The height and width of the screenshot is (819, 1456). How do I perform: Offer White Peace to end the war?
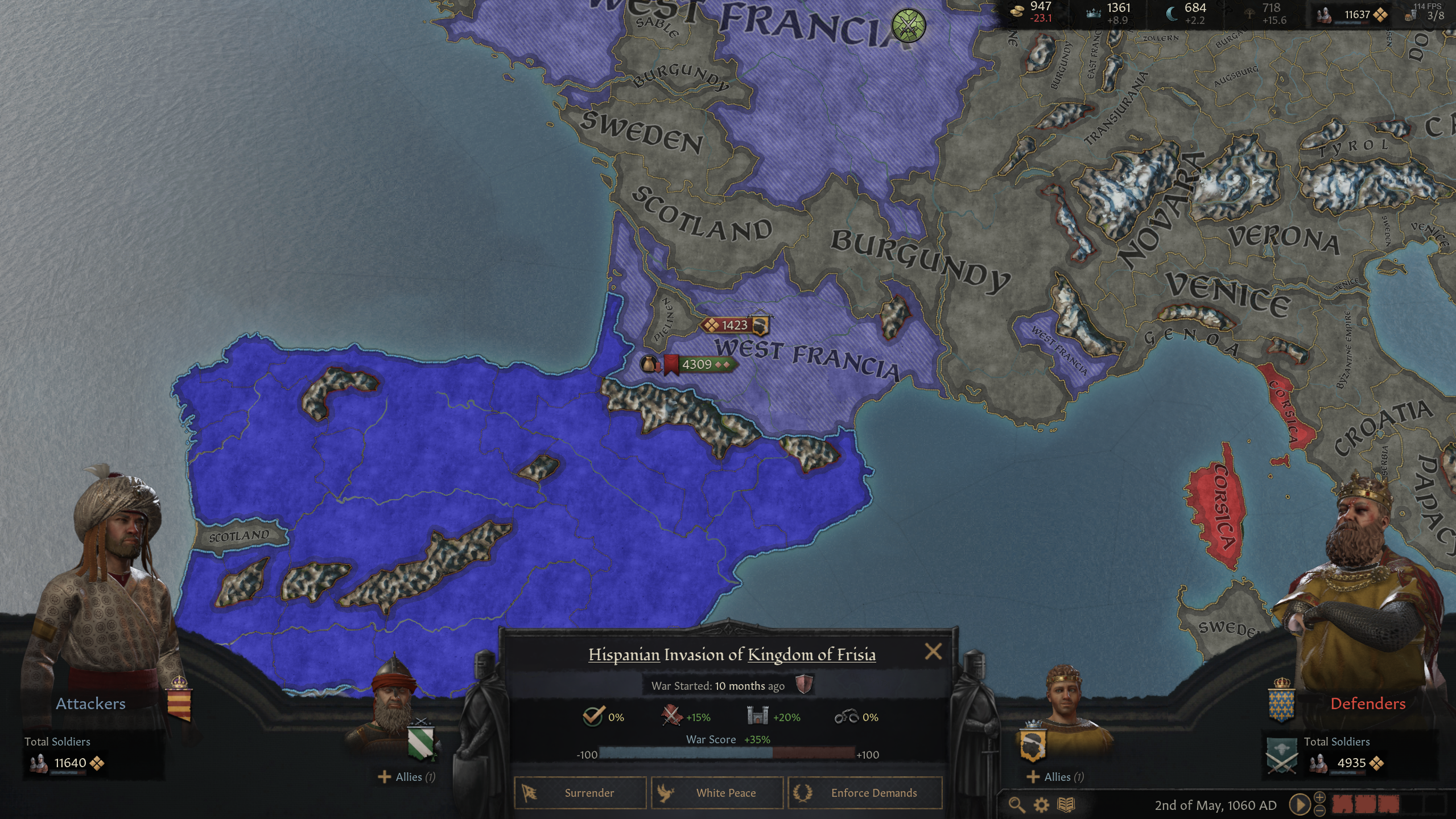click(718, 793)
